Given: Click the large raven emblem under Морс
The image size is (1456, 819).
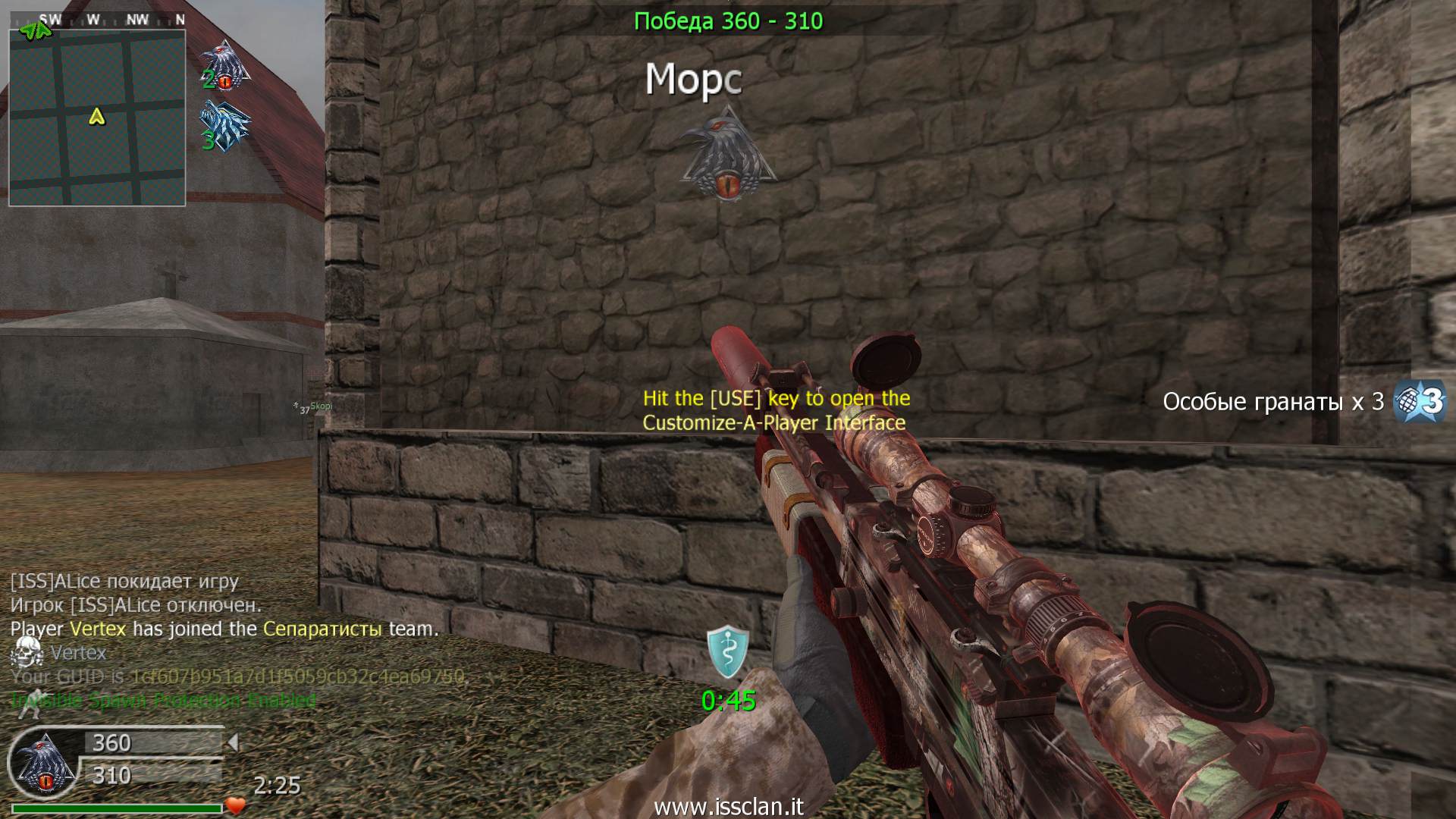Looking at the screenshot, I should pos(727,154).
